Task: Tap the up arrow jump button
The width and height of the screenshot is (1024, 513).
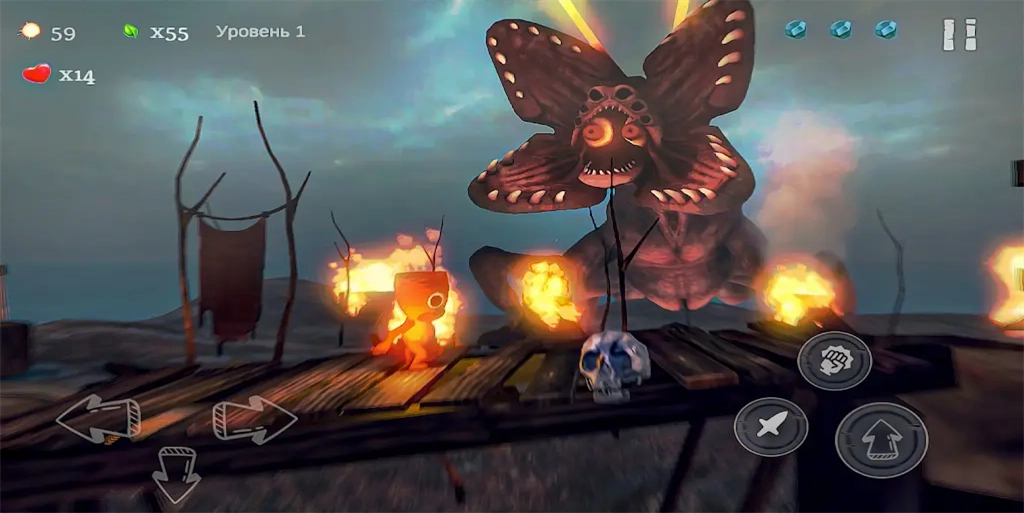Action: (881, 440)
